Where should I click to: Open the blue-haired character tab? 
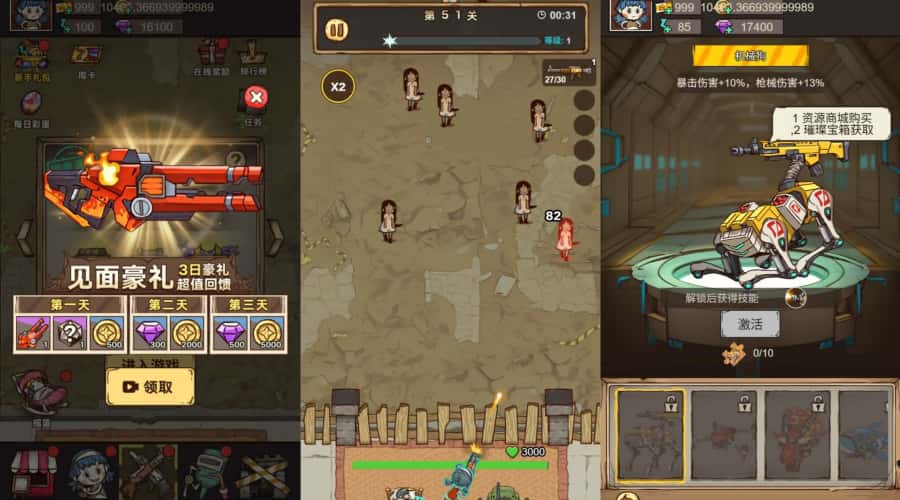click(90, 472)
